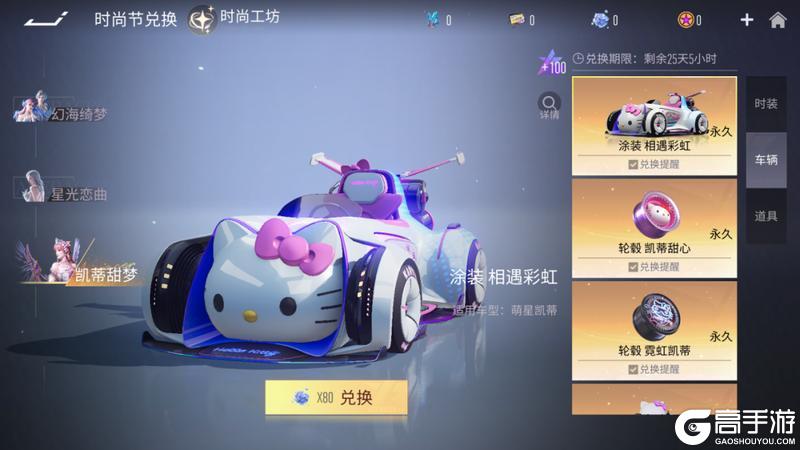
Task: Return to the home screen icon
Action: [x=777, y=20]
